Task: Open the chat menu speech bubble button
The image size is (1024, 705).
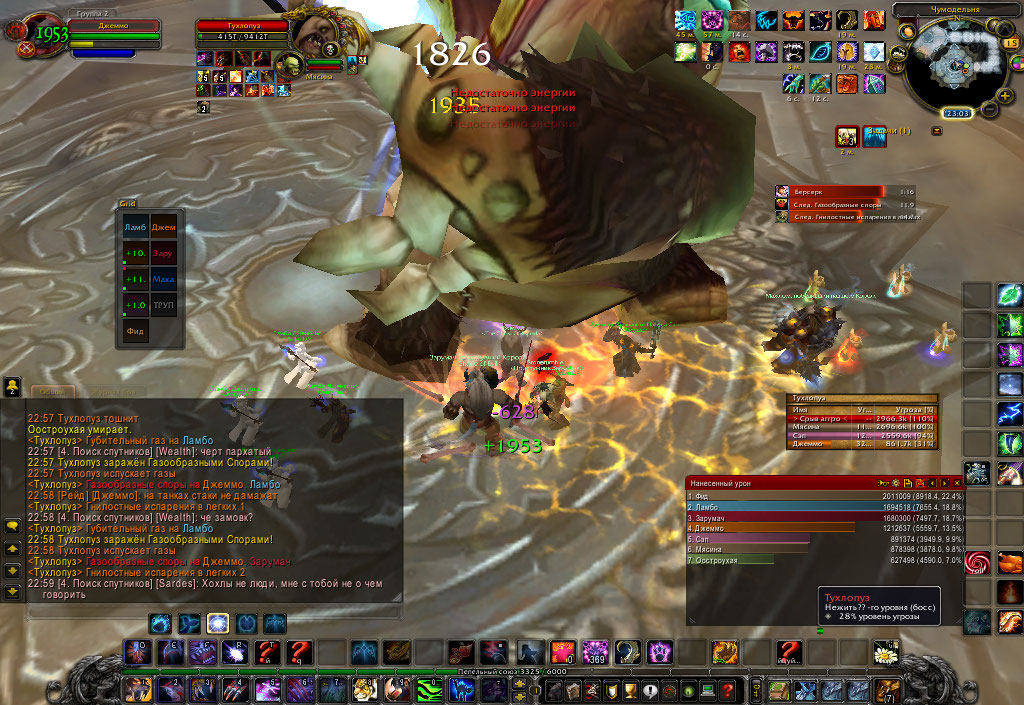Action: point(14,525)
